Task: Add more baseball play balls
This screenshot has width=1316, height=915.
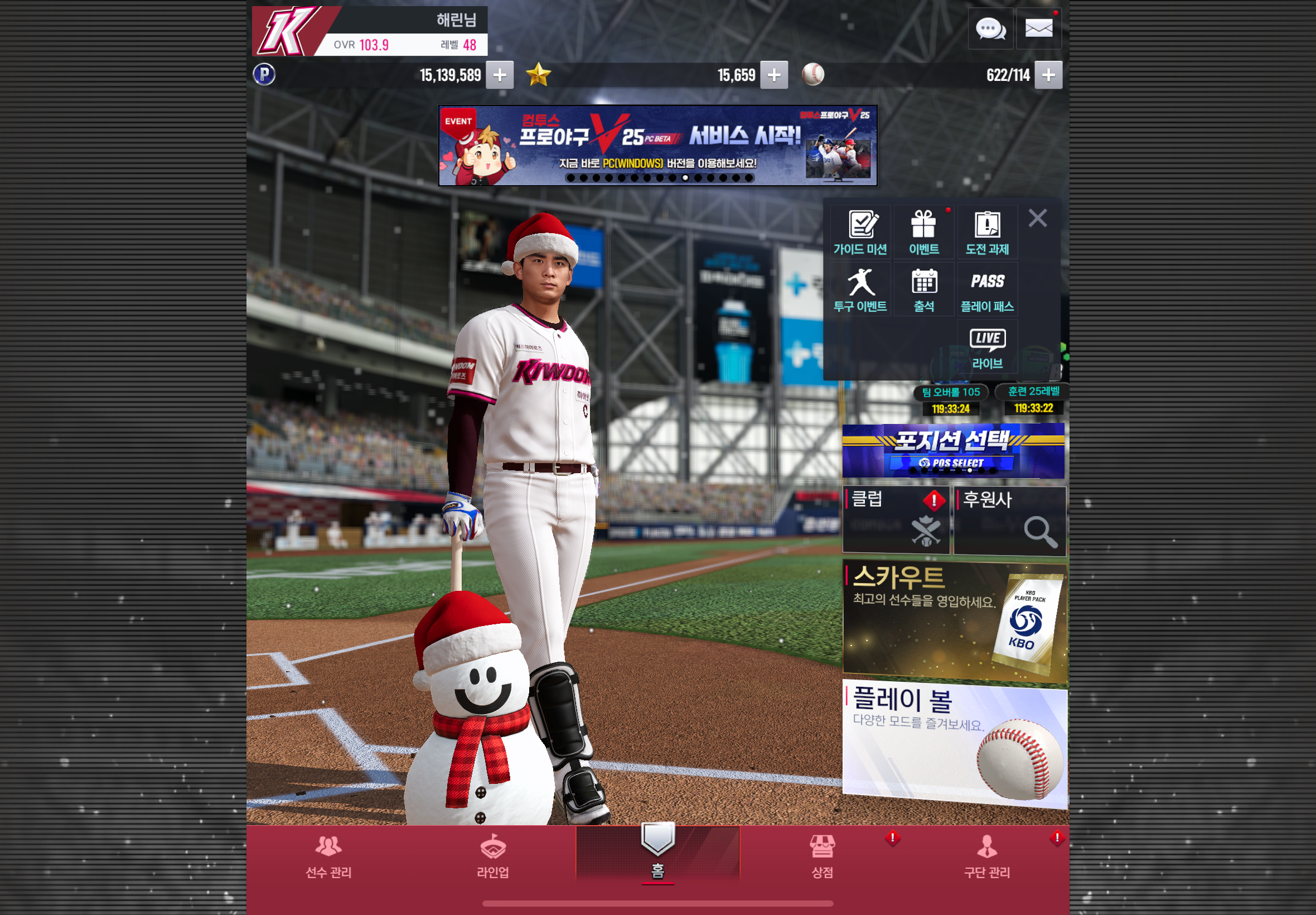Action: click(1048, 75)
